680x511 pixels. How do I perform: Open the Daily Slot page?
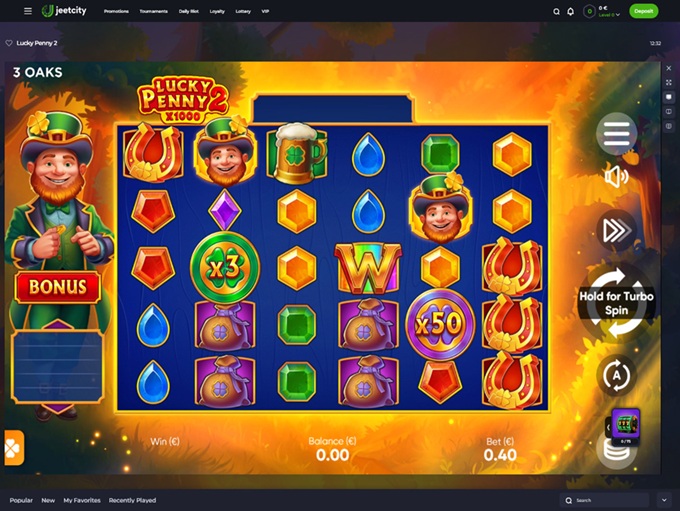pos(187,11)
